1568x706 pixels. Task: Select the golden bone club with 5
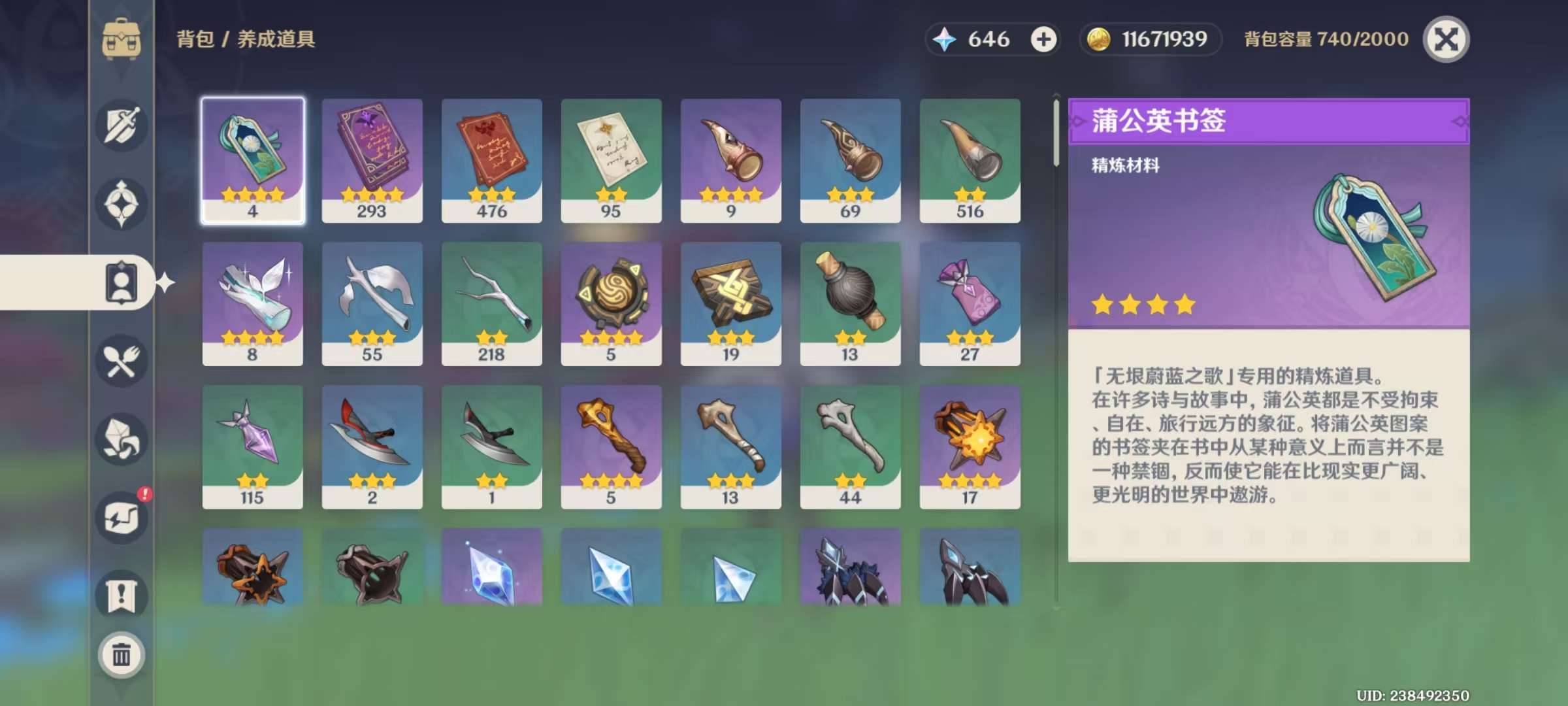click(611, 446)
